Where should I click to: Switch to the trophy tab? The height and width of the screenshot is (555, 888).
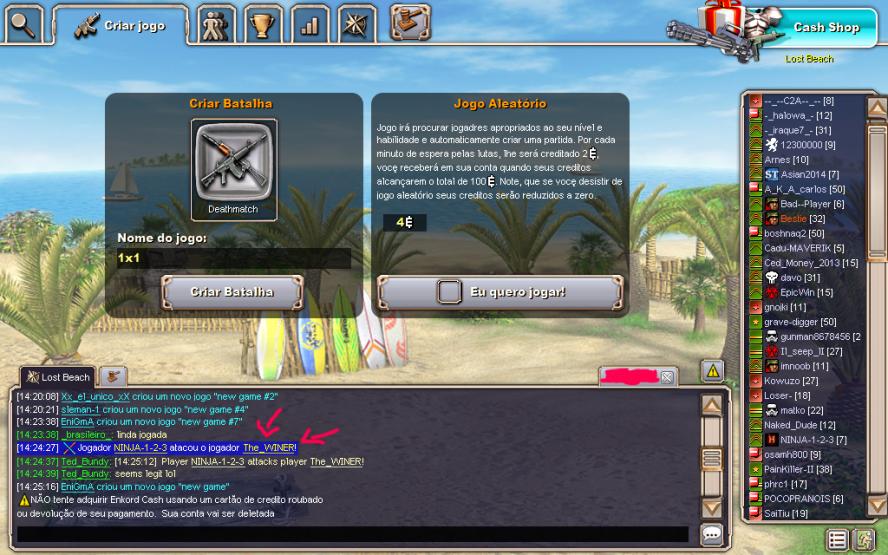[x=264, y=24]
